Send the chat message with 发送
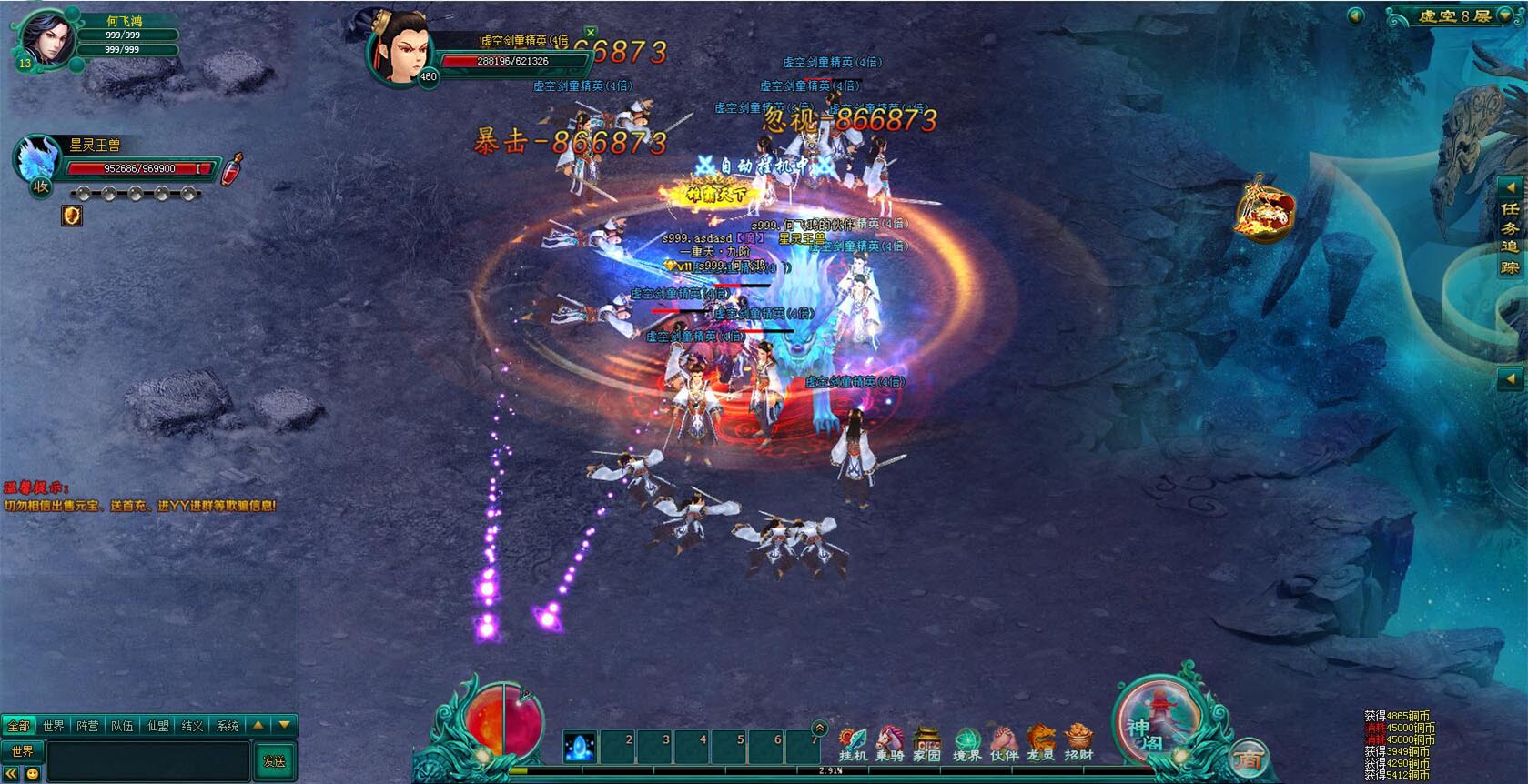Image resolution: width=1528 pixels, height=784 pixels. pyautogui.click(x=274, y=760)
